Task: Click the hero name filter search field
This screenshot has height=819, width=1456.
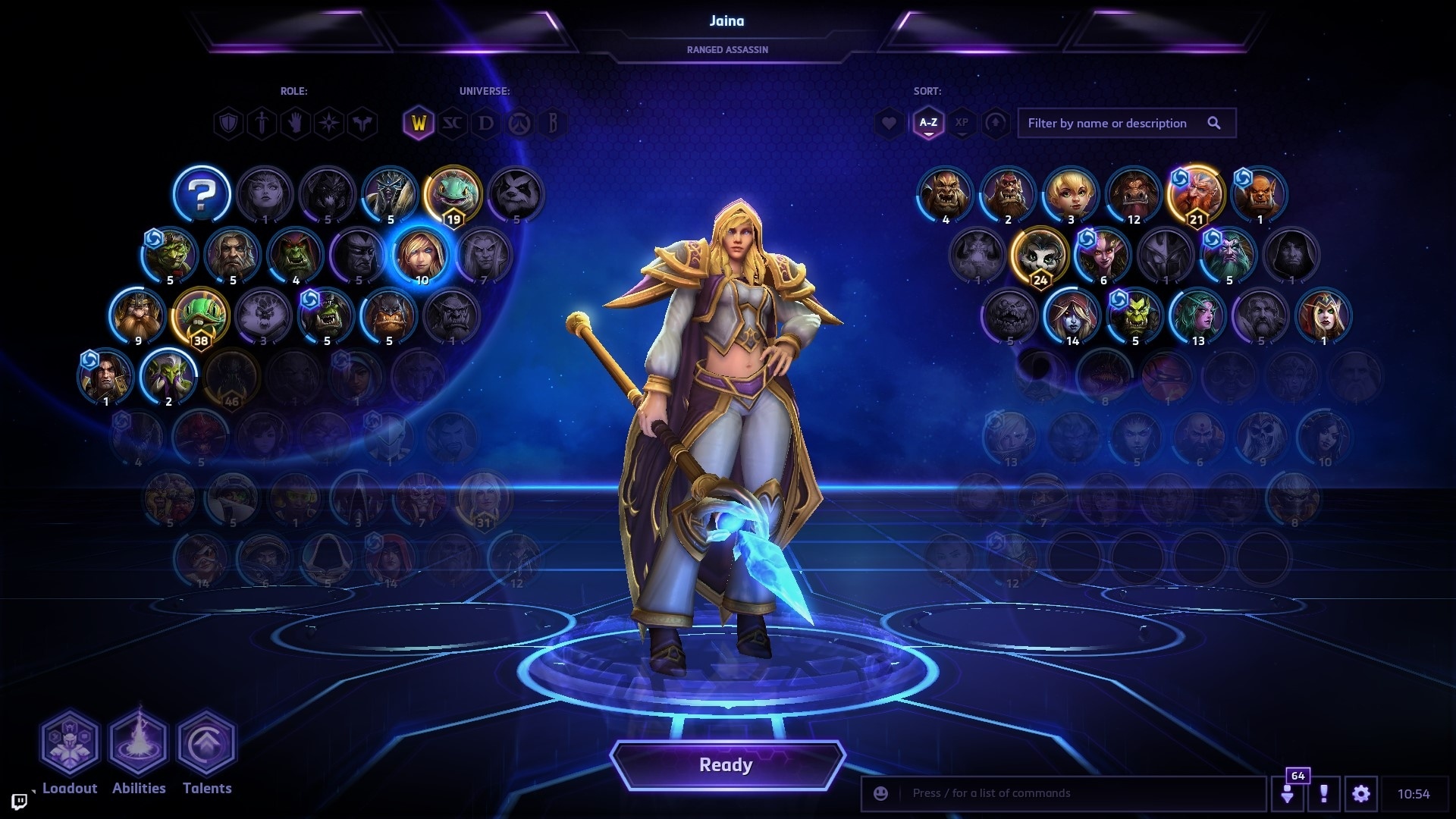Action: pos(1115,122)
